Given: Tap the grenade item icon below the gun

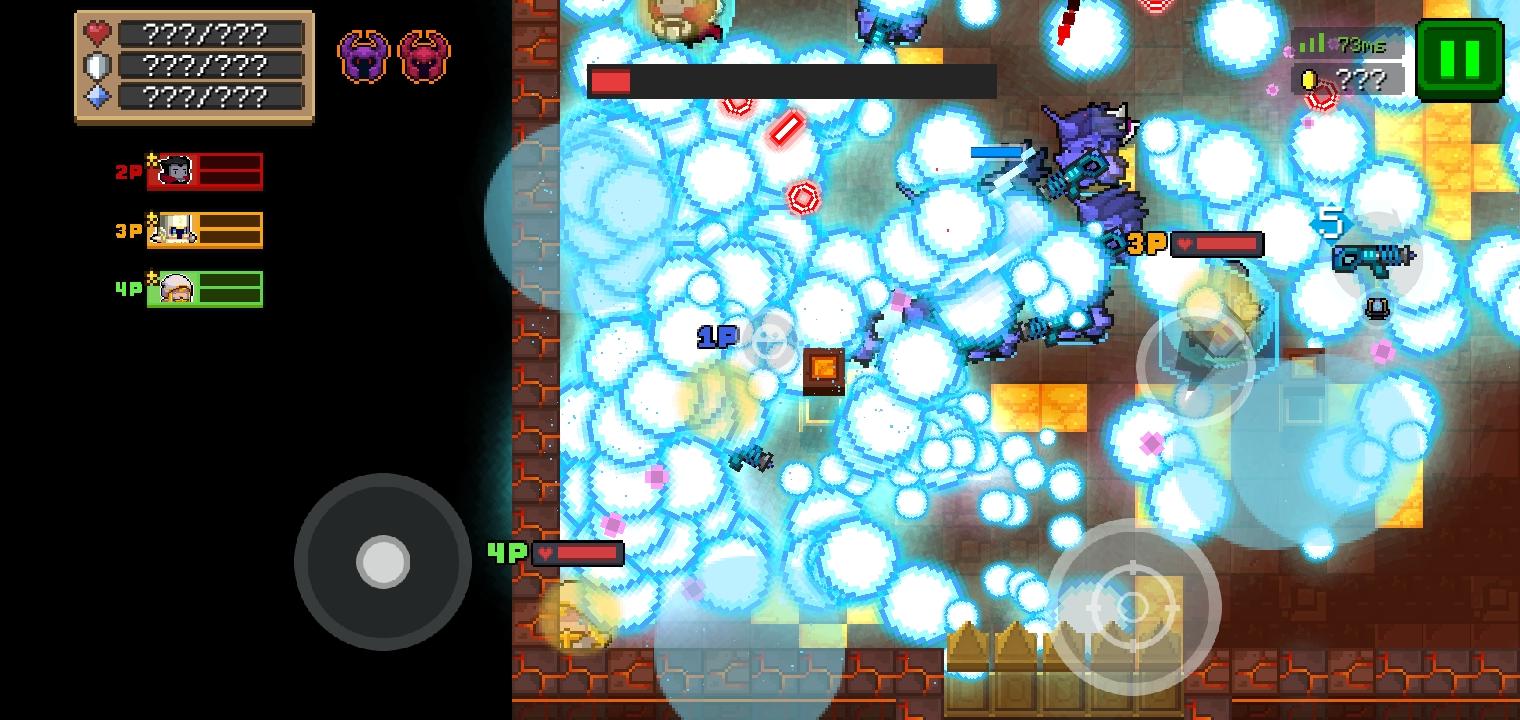Looking at the screenshot, I should click(1378, 307).
